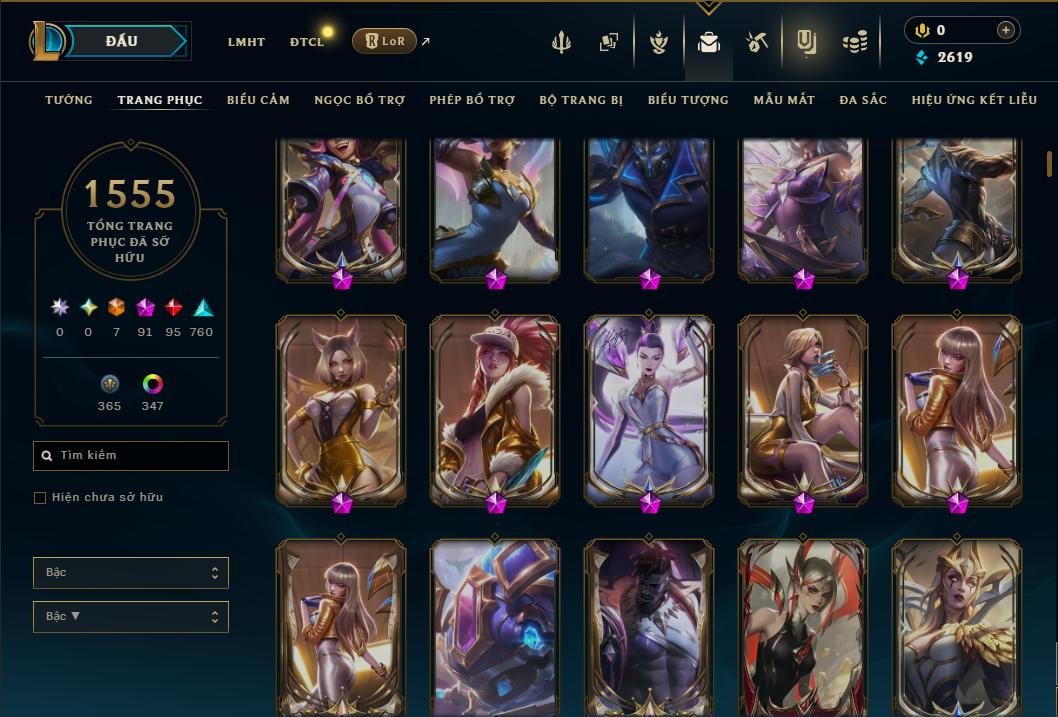Add currency with the plus button
This screenshot has width=1058, height=717.
pos(1005,30)
